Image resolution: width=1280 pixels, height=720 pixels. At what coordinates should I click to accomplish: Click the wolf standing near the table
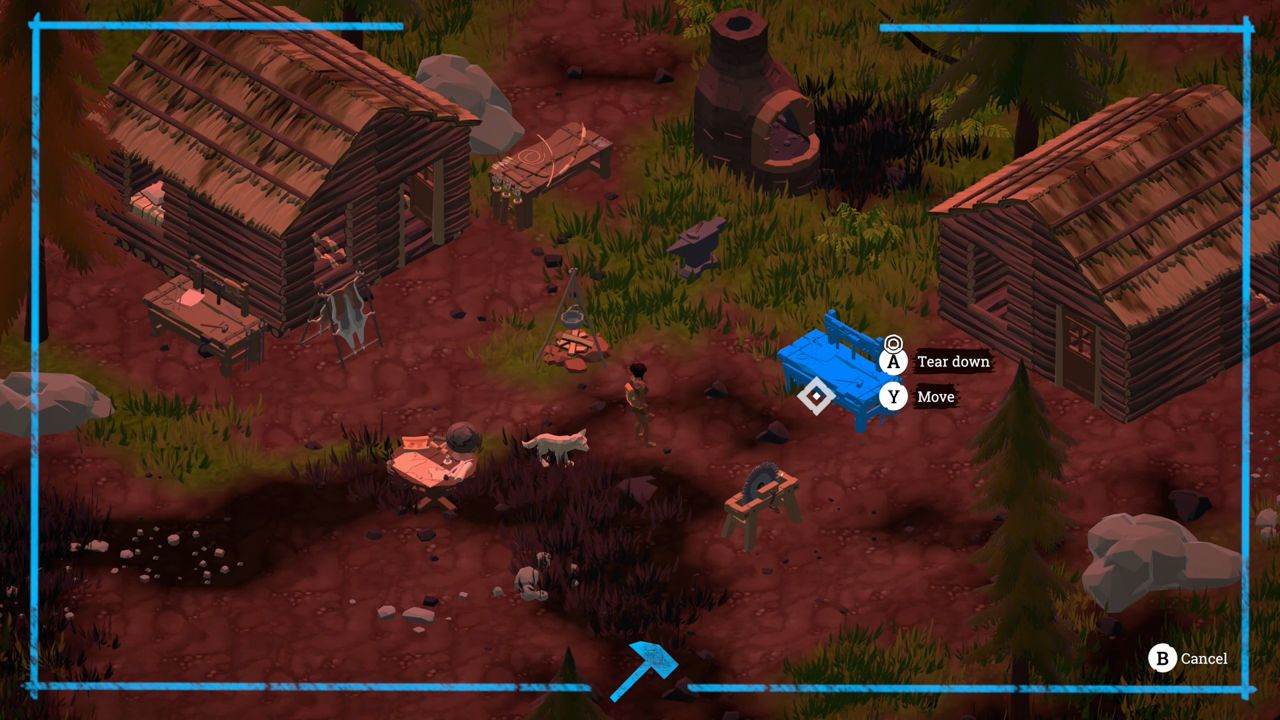click(x=555, y=450)
